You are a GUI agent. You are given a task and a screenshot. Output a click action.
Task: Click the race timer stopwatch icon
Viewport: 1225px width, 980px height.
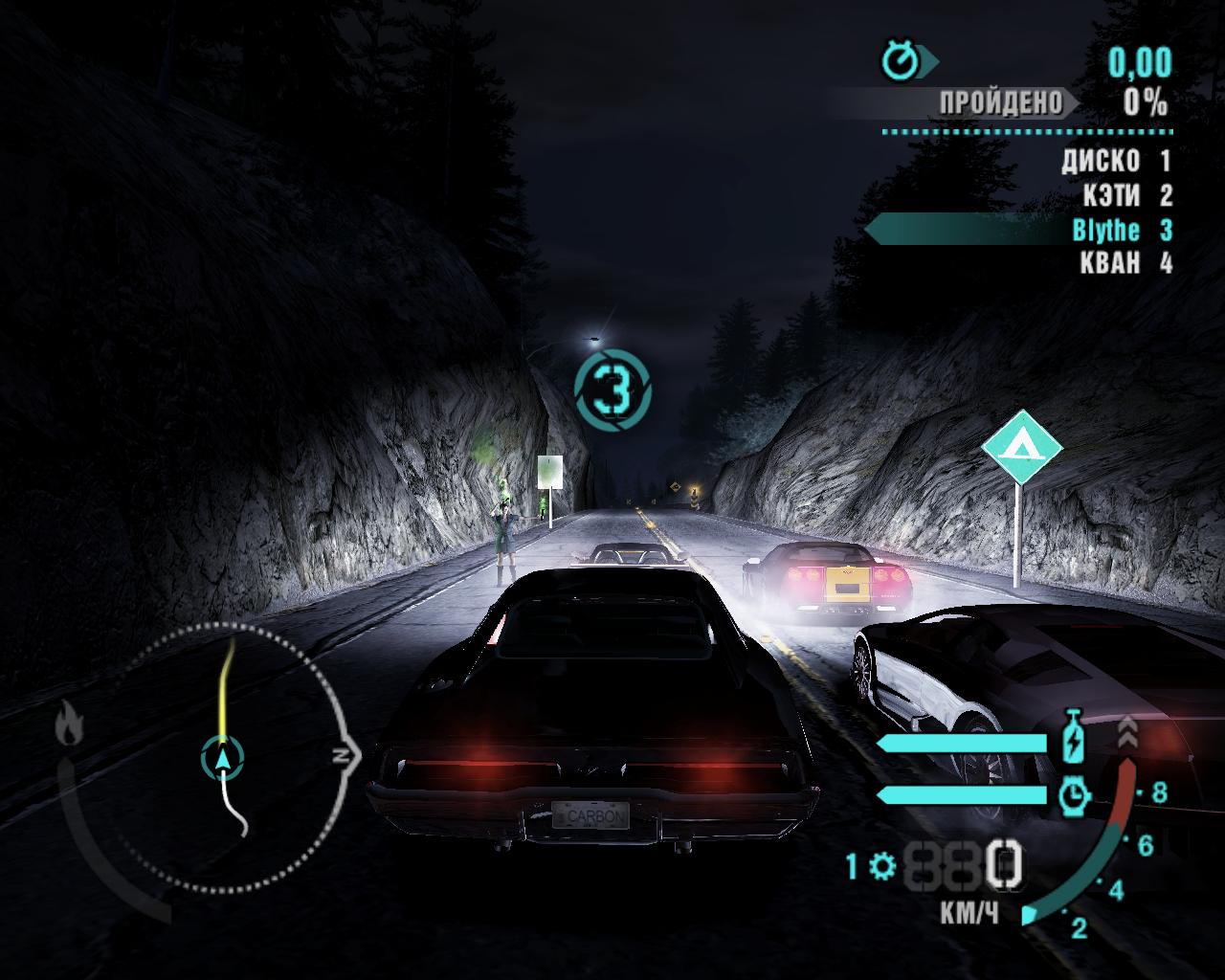[901, 62]
